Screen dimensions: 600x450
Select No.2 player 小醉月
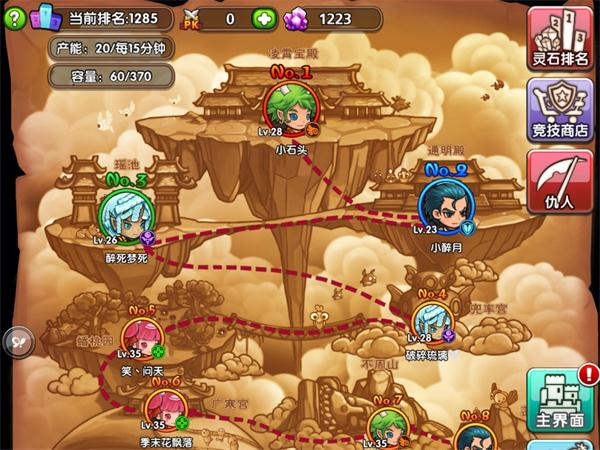point(444,205)
